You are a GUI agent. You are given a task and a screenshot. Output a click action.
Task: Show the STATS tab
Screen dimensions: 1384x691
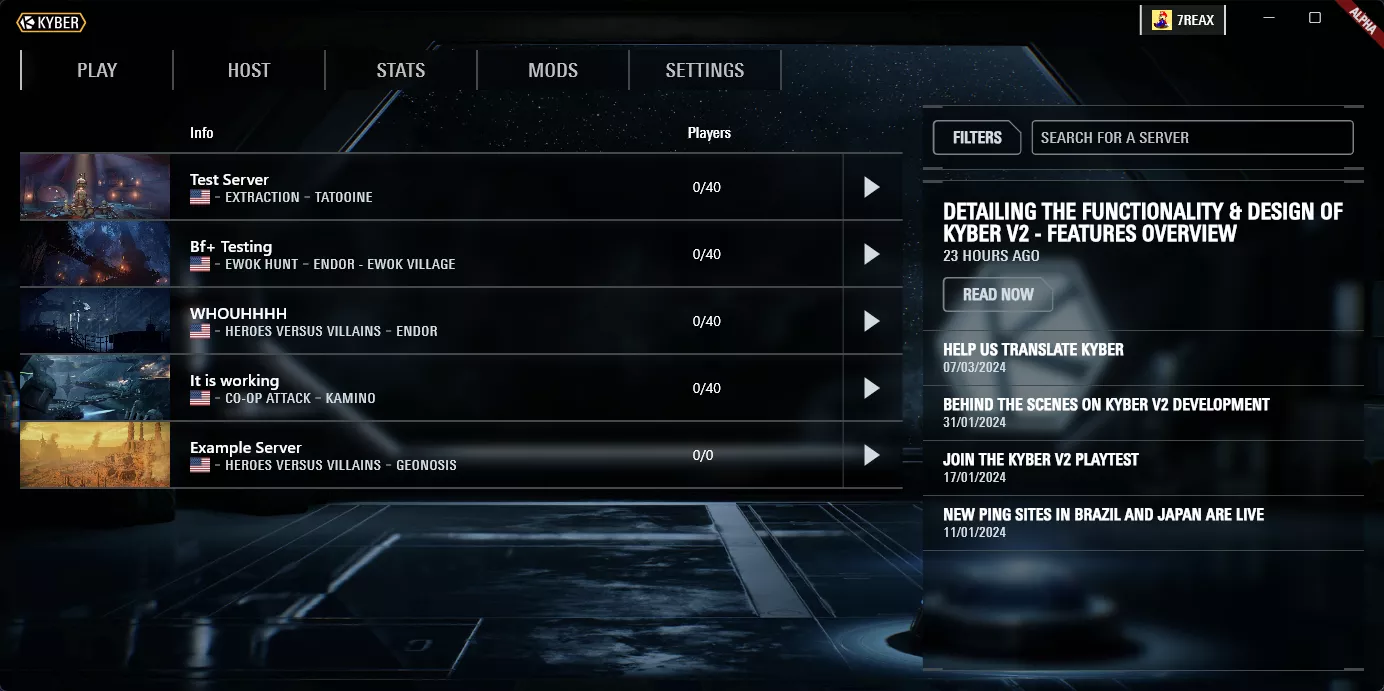401,70
